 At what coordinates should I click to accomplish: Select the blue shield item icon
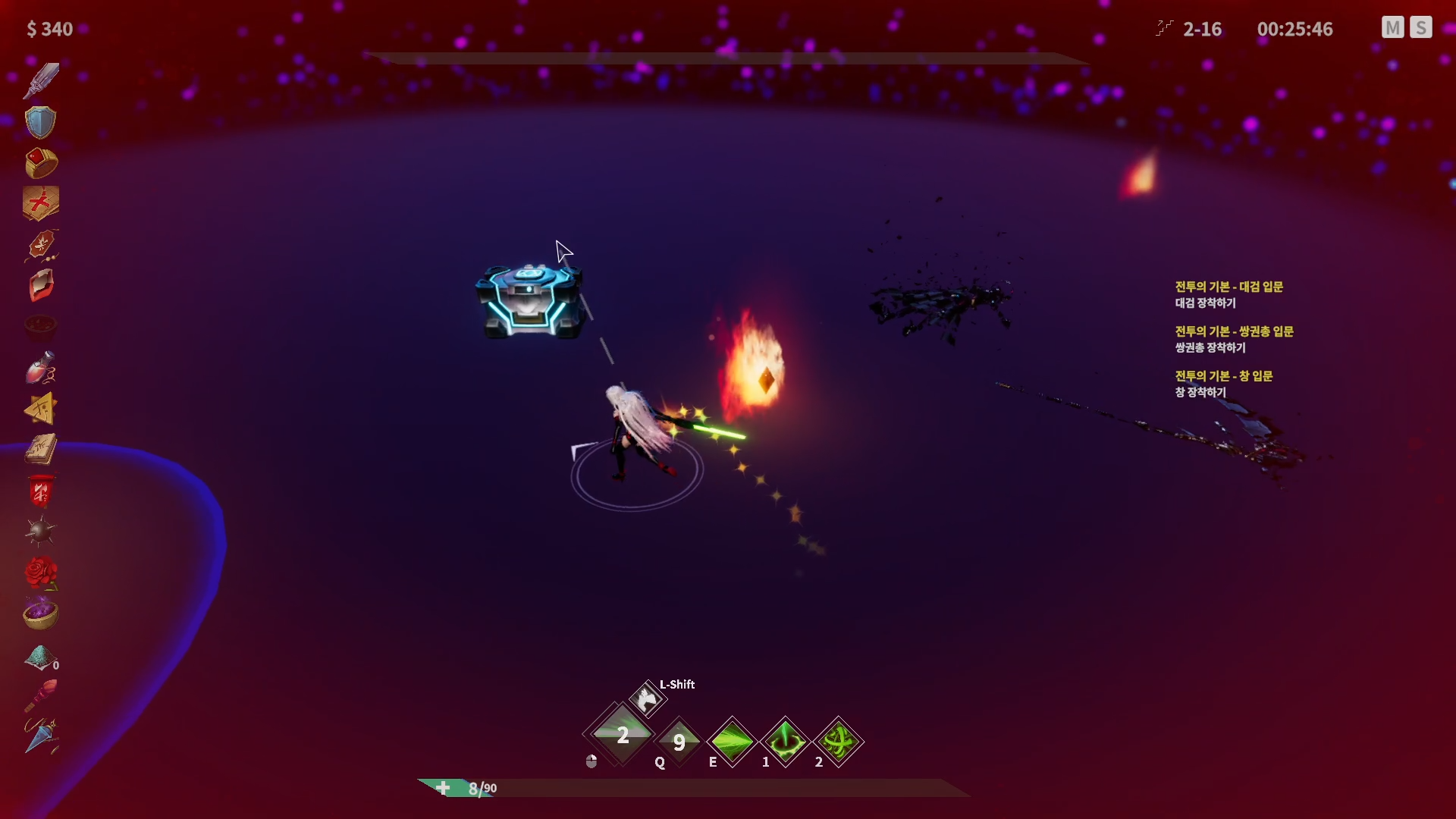tap(40, 122)
